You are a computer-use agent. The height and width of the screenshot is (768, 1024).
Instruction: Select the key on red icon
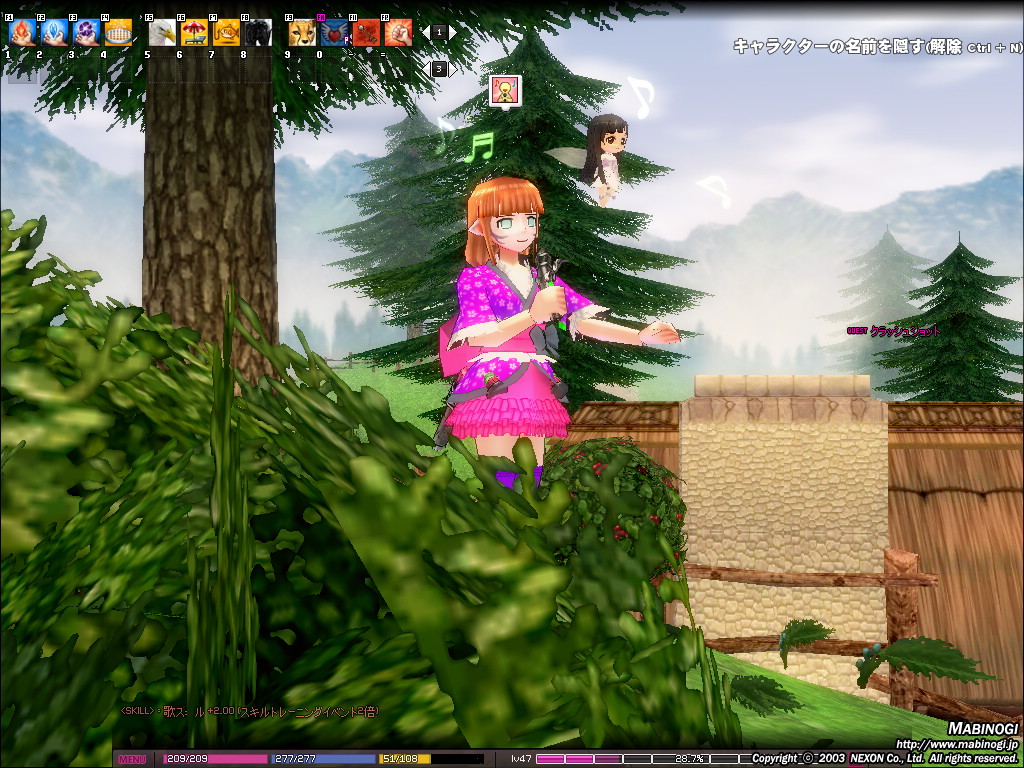tap(366, 33)
